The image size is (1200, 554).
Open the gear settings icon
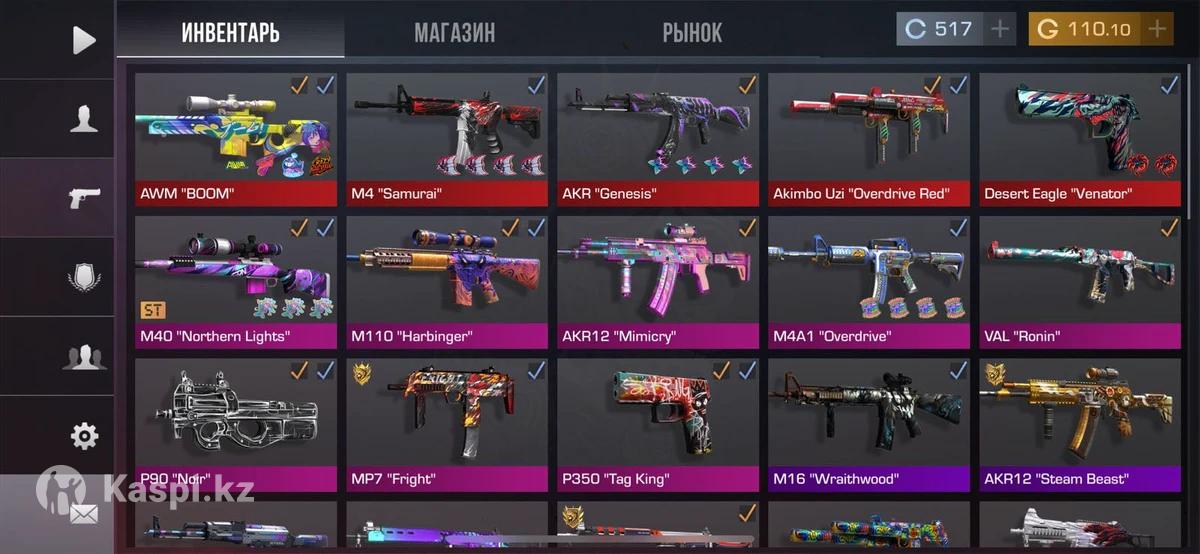(84, 436)
